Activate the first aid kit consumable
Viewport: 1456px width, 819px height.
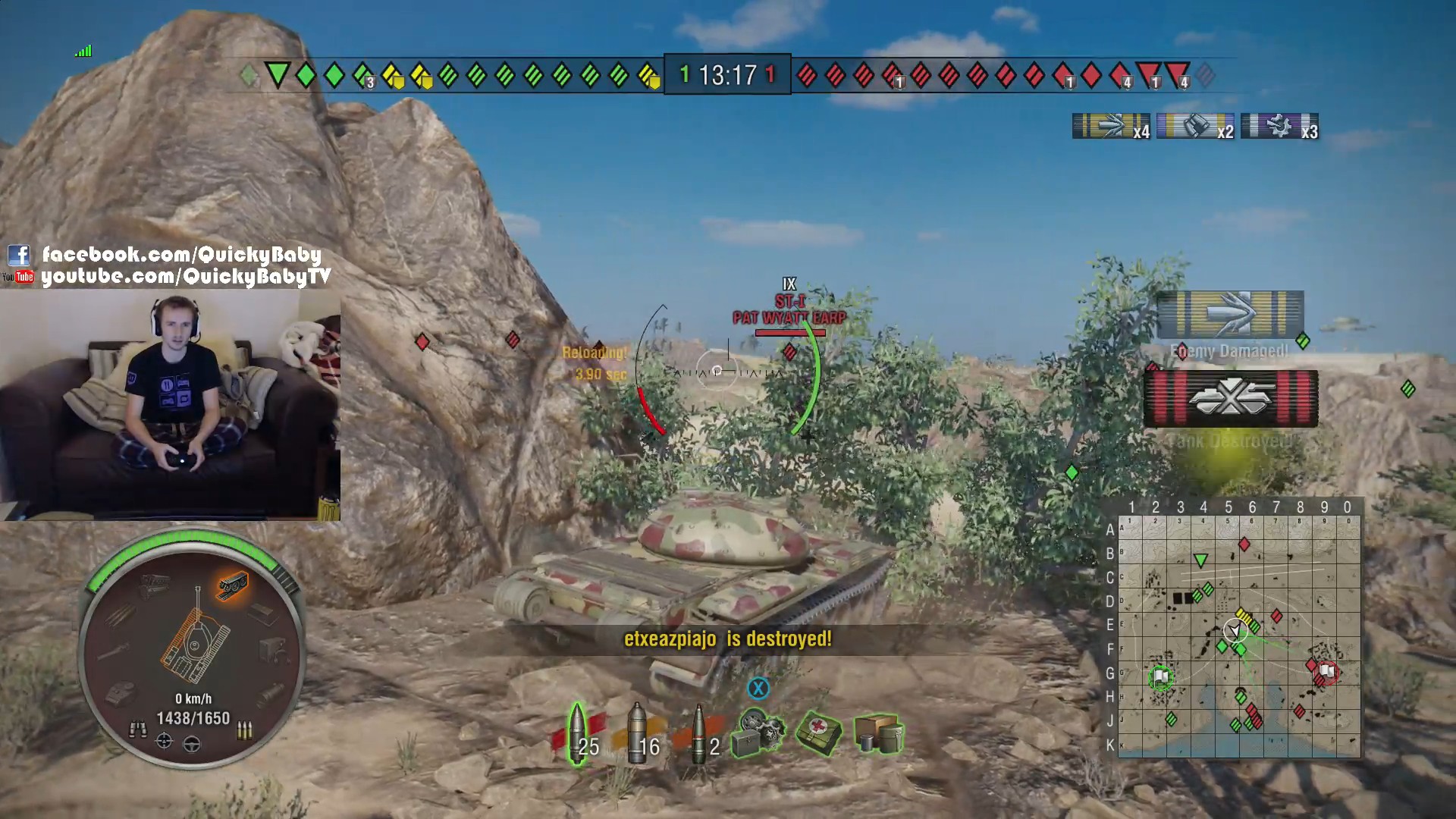(x=818, y=733)
